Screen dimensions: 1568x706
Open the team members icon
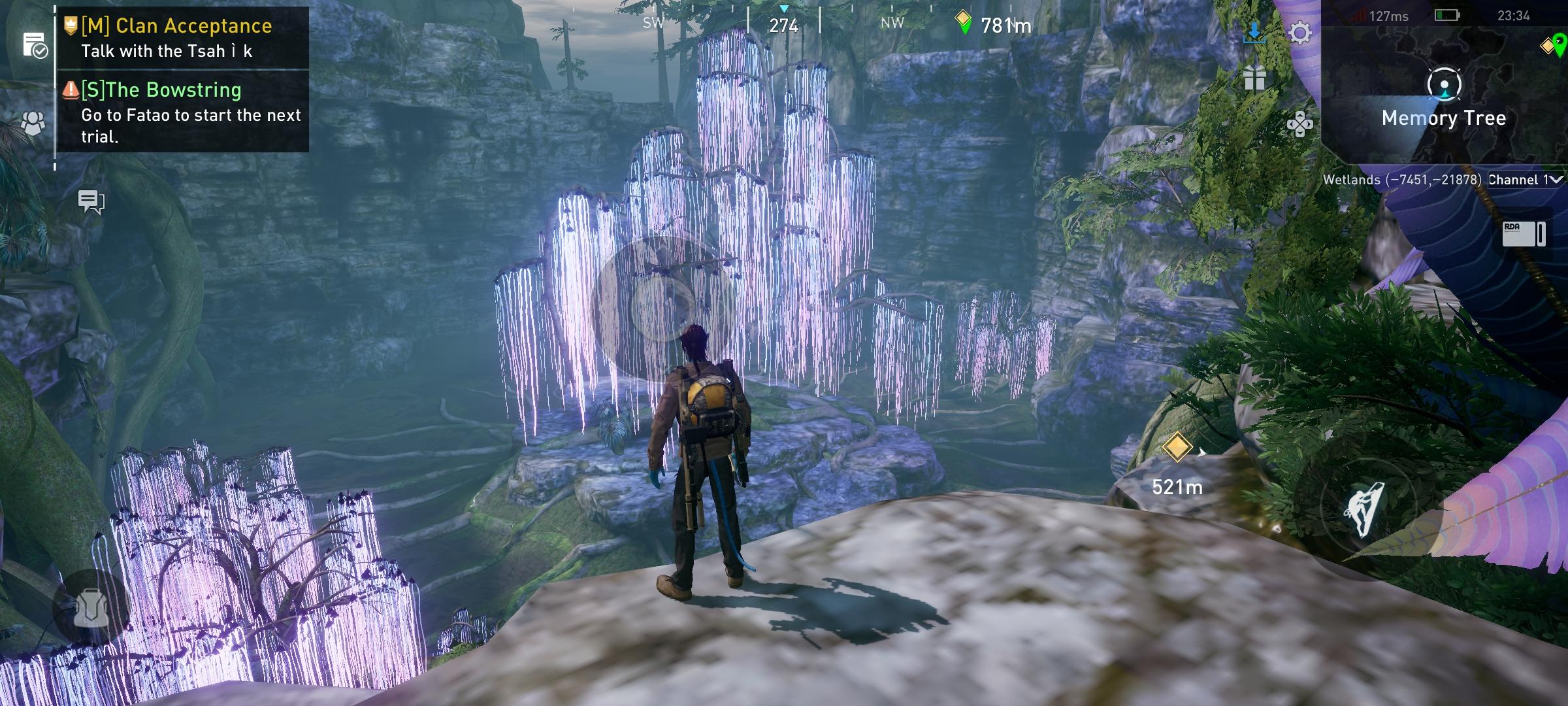coord(33,123)
